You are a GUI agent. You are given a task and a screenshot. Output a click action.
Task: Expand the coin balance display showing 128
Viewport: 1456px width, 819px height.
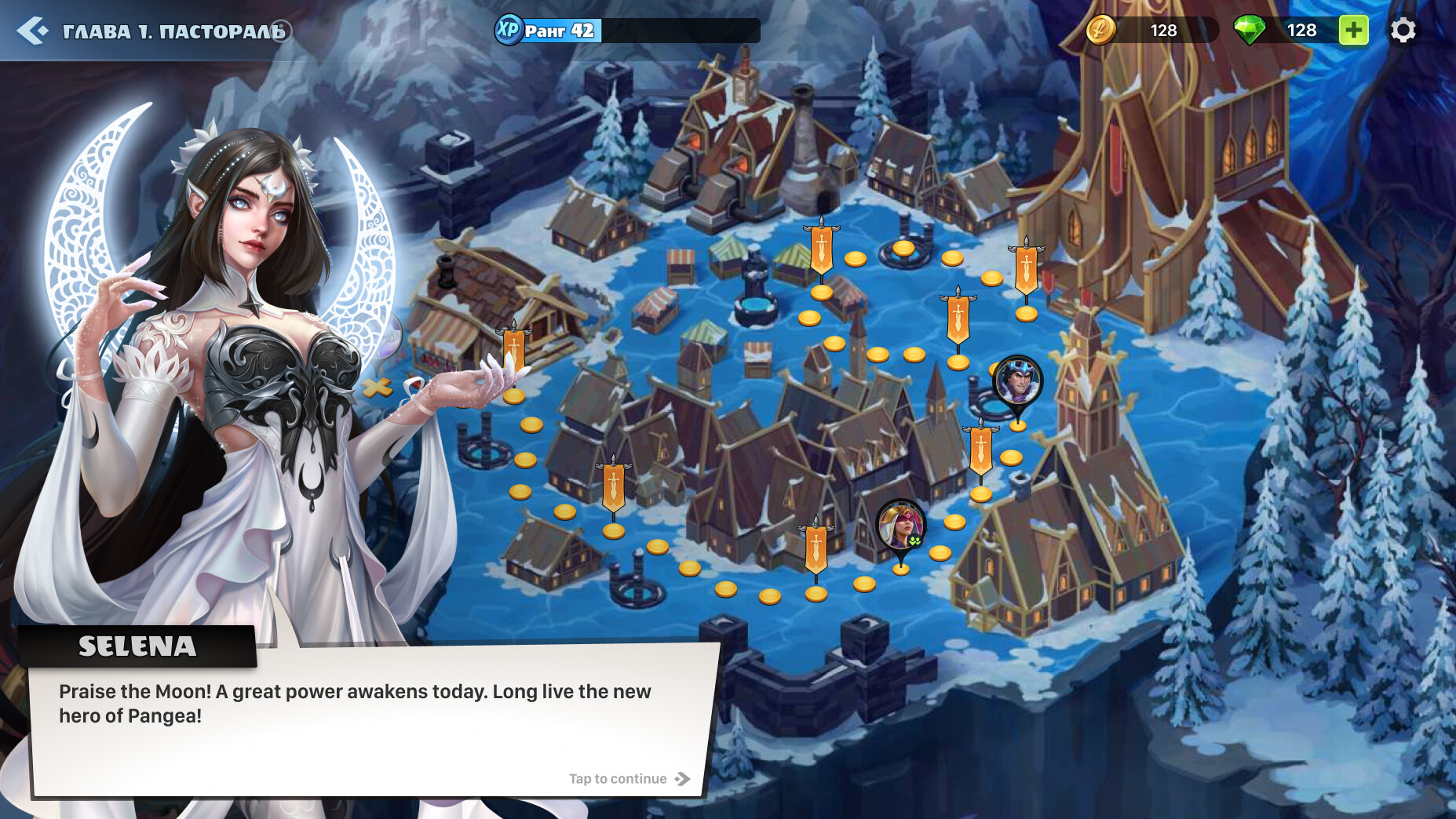click(1164, 31)
